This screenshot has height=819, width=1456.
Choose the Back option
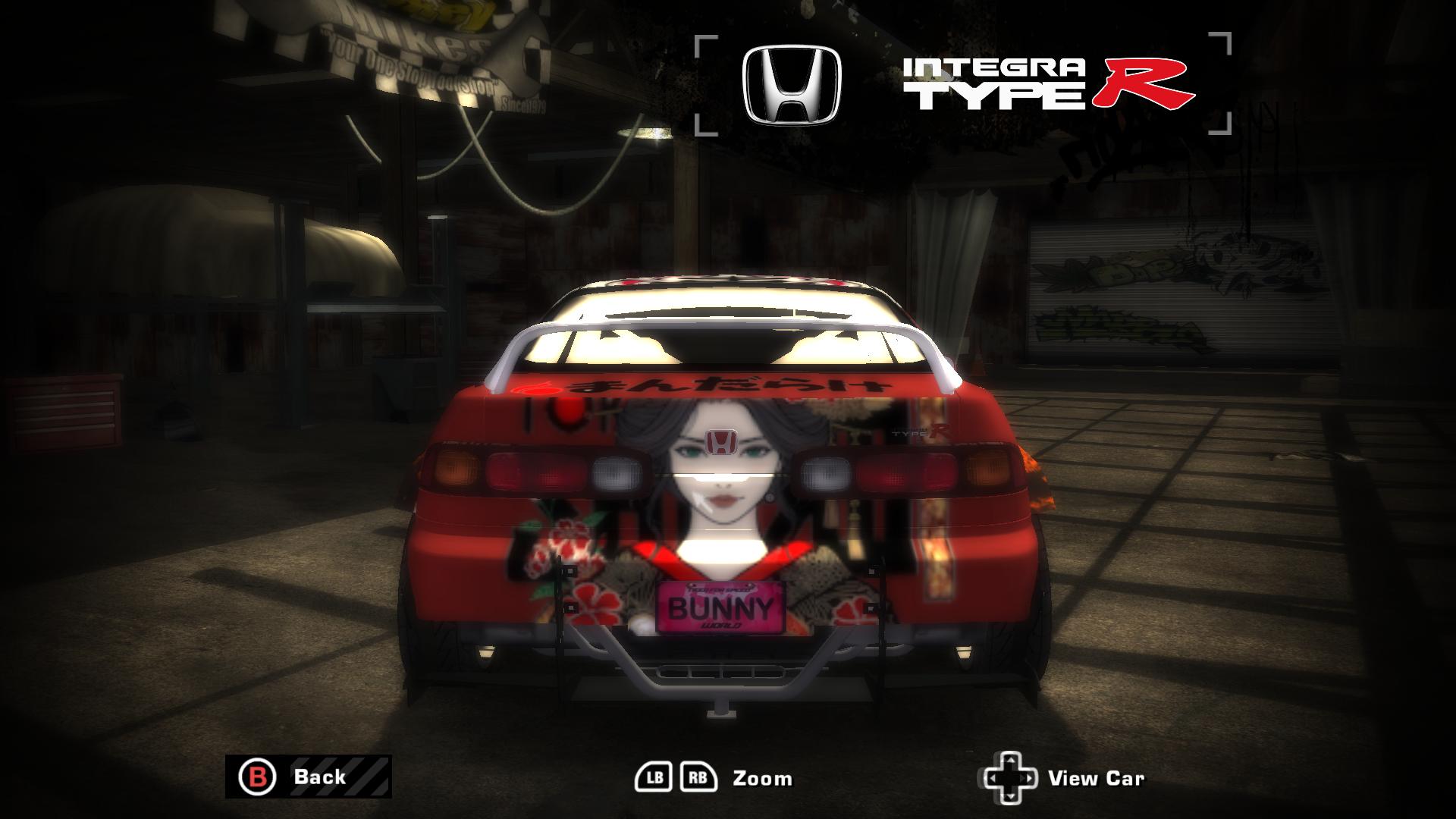click(318, 777)
